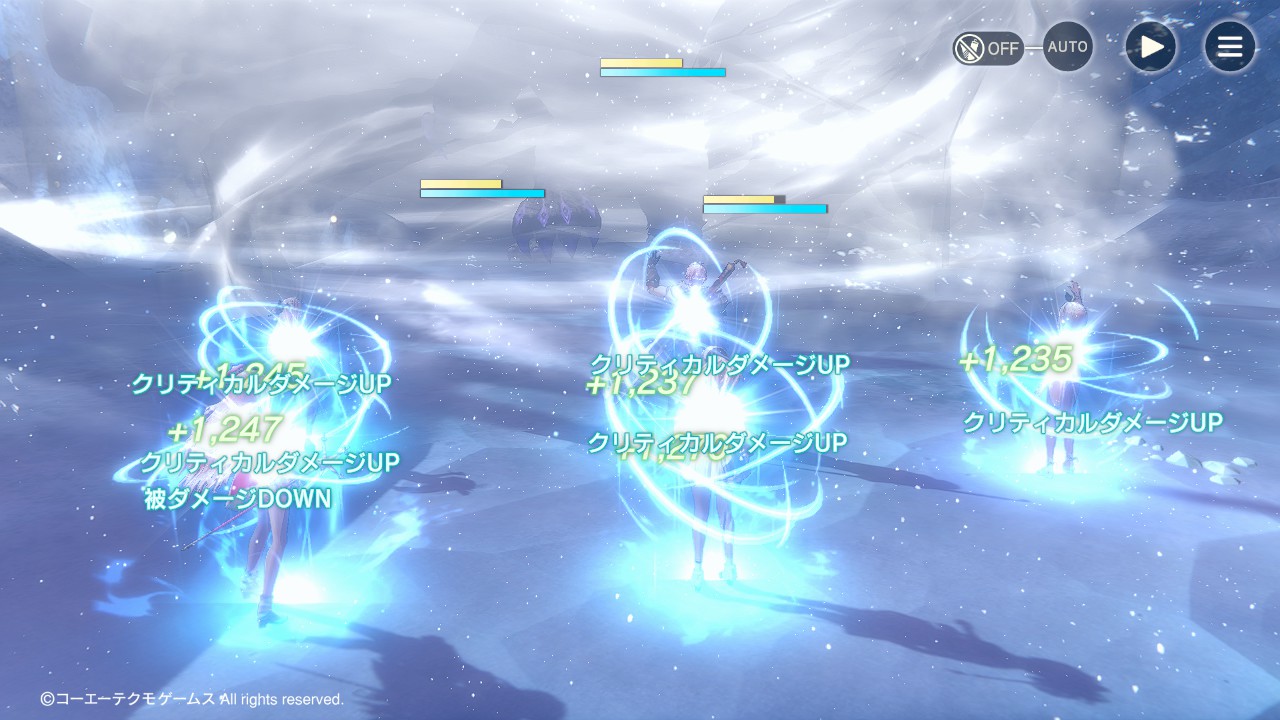
Task: Toggle the skill animation OFF switch
Action: coord(988,48)
